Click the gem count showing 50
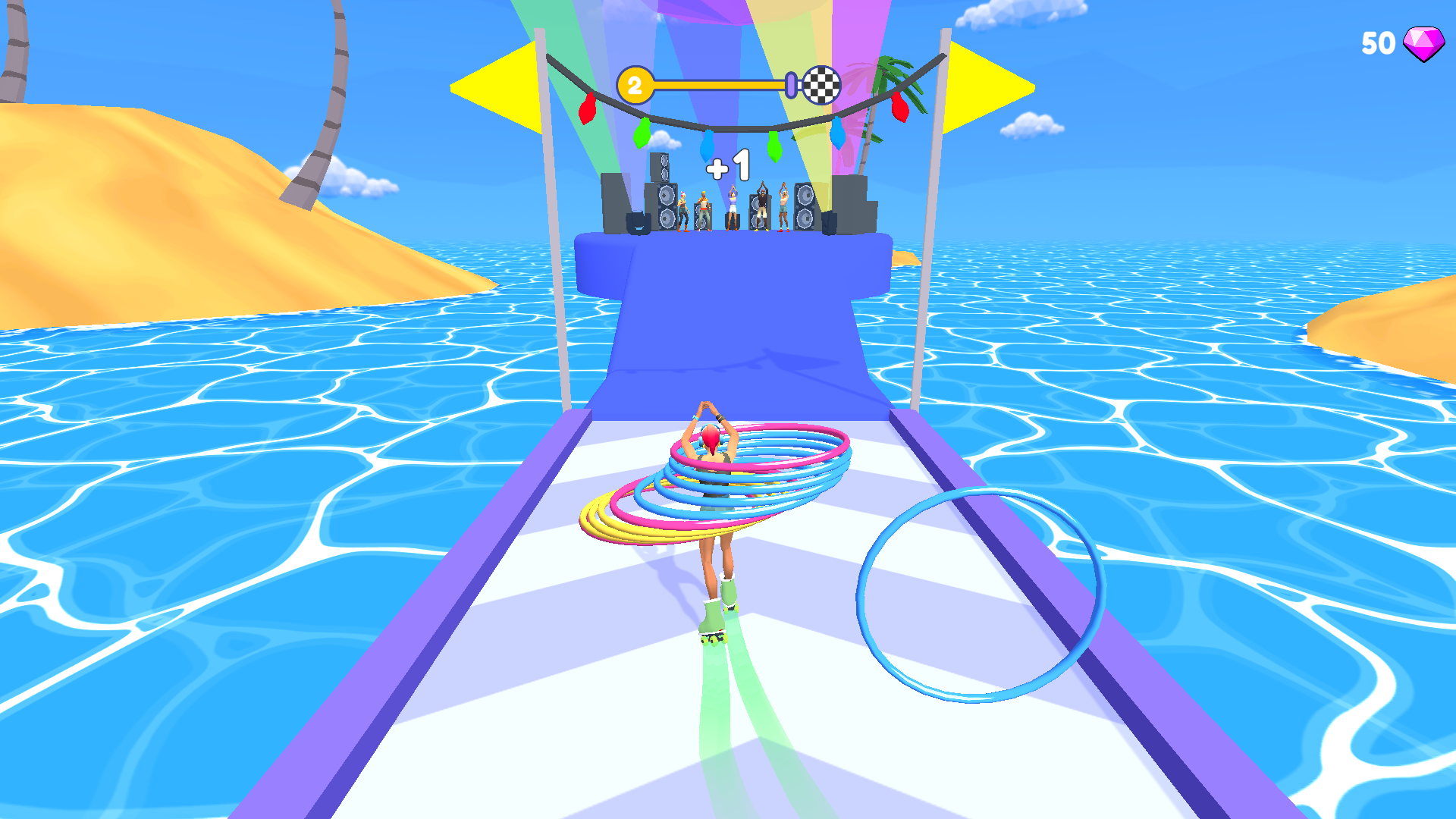This screenshot has width=1456, height=819. pyautogui.click(x=1378, y=42)
